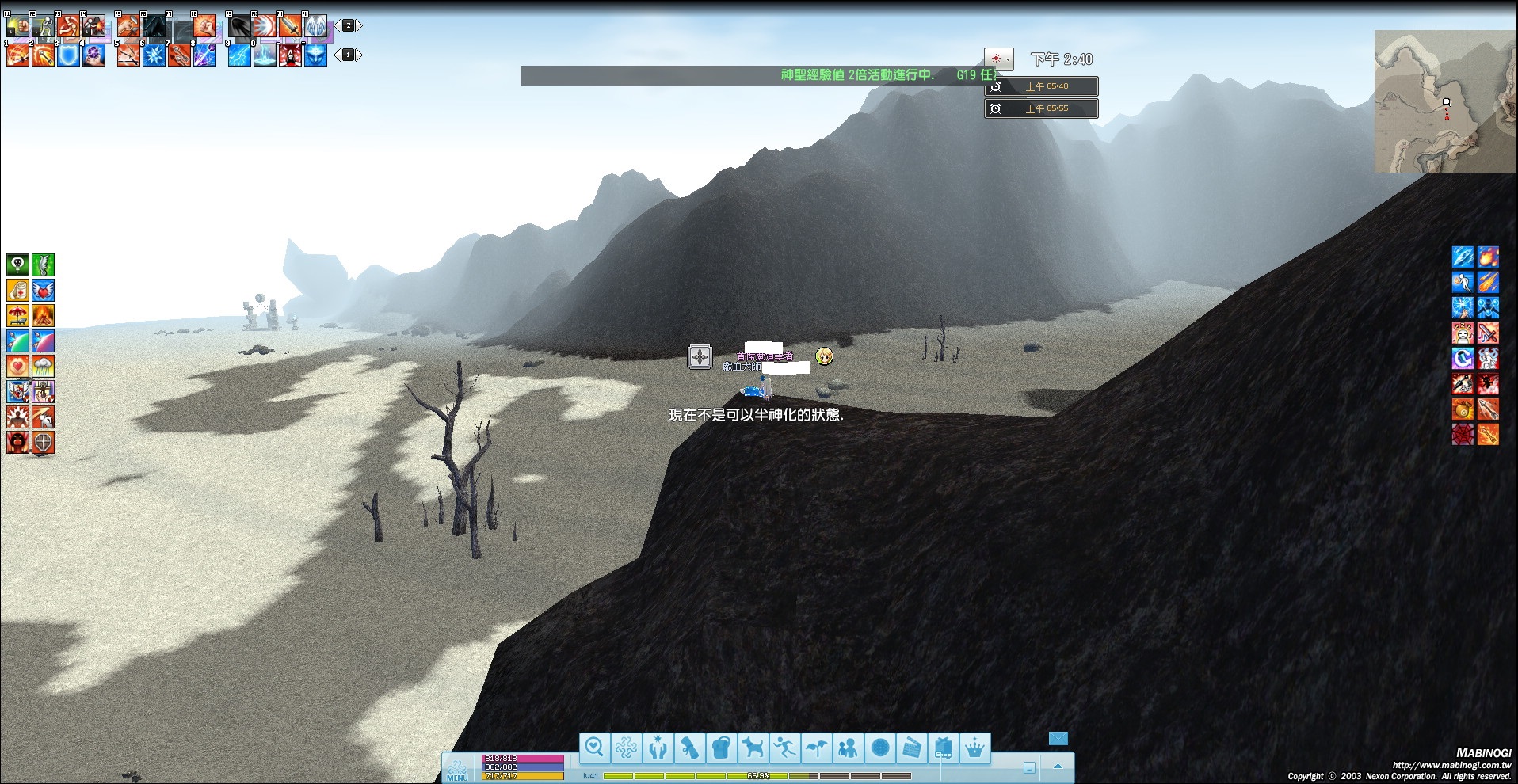Open the crown icon in bottom menu

click(974, 747)
